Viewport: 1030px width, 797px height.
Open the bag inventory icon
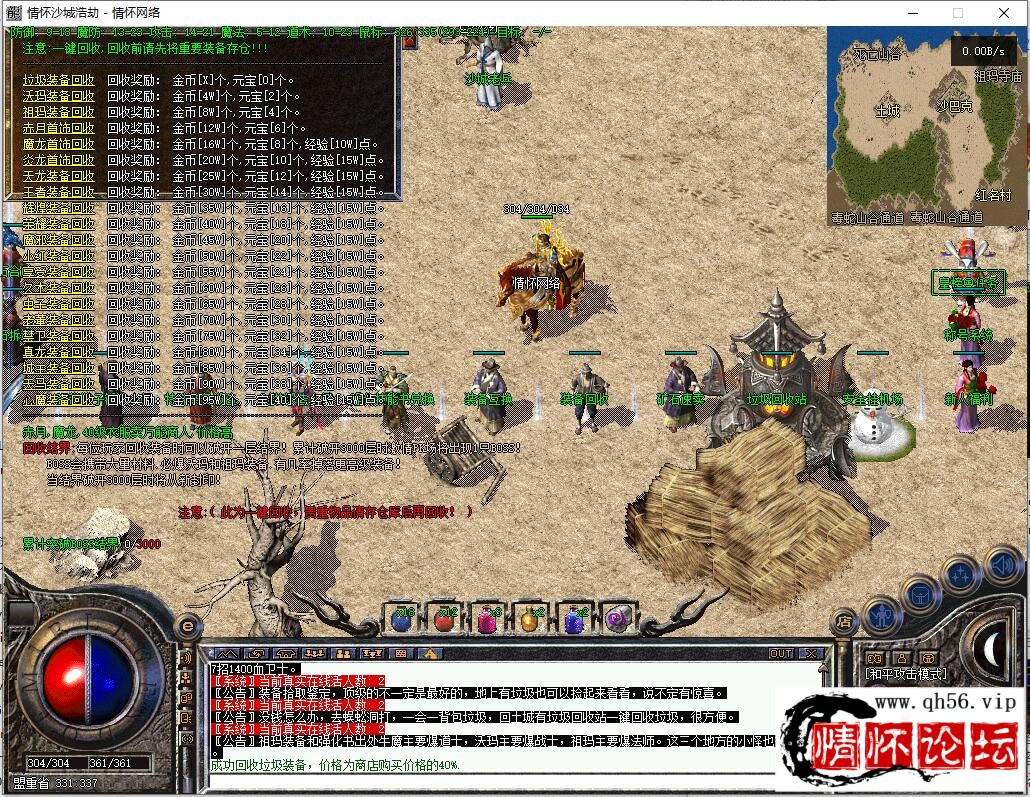(920, 595)
